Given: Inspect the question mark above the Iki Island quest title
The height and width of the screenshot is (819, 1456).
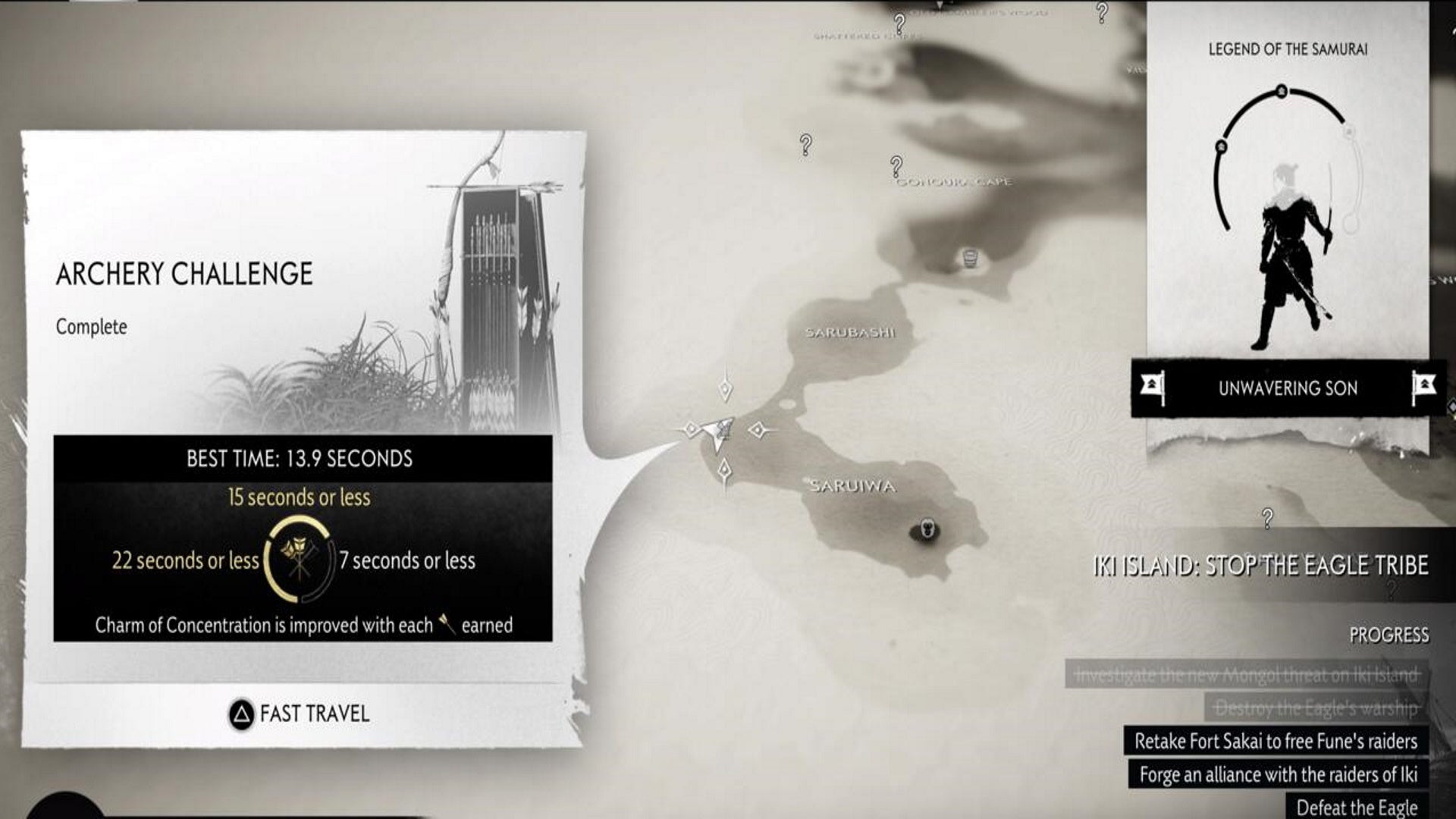Looking at the screenshot, I should coord(1267,519).
